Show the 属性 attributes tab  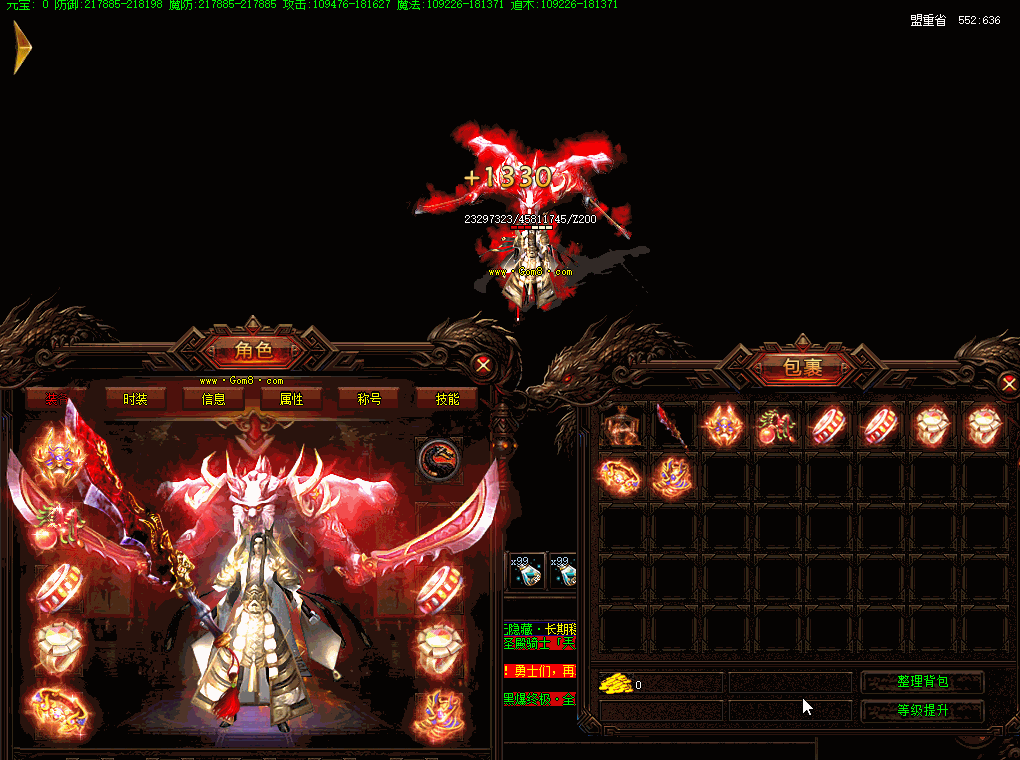291,399
